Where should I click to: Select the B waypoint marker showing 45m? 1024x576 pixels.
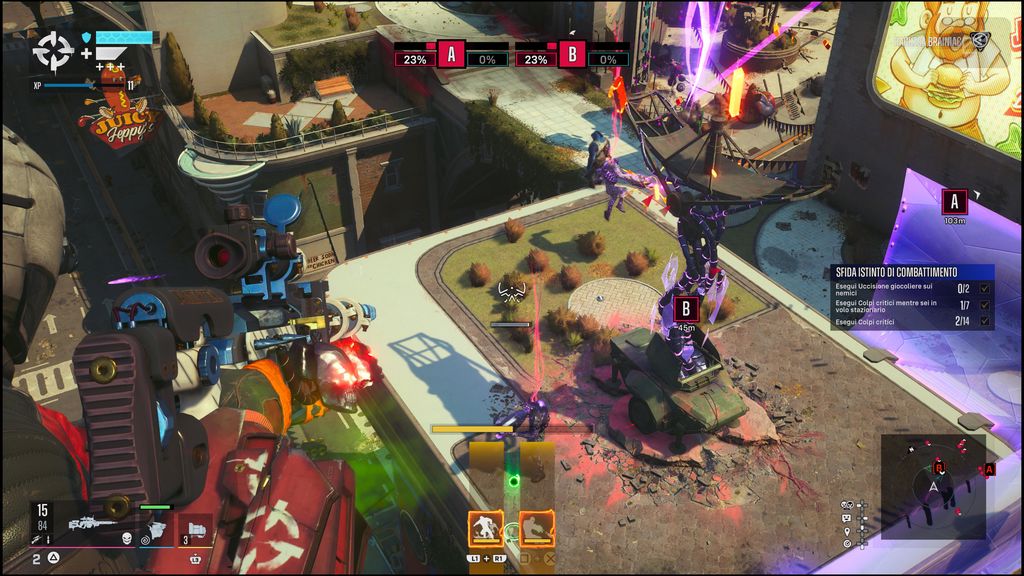[686, 308]
